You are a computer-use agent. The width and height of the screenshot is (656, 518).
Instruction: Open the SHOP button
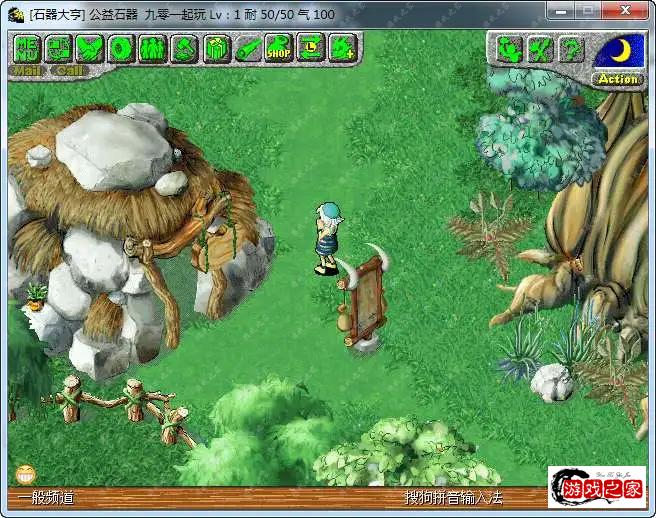(x=278, y=47)
